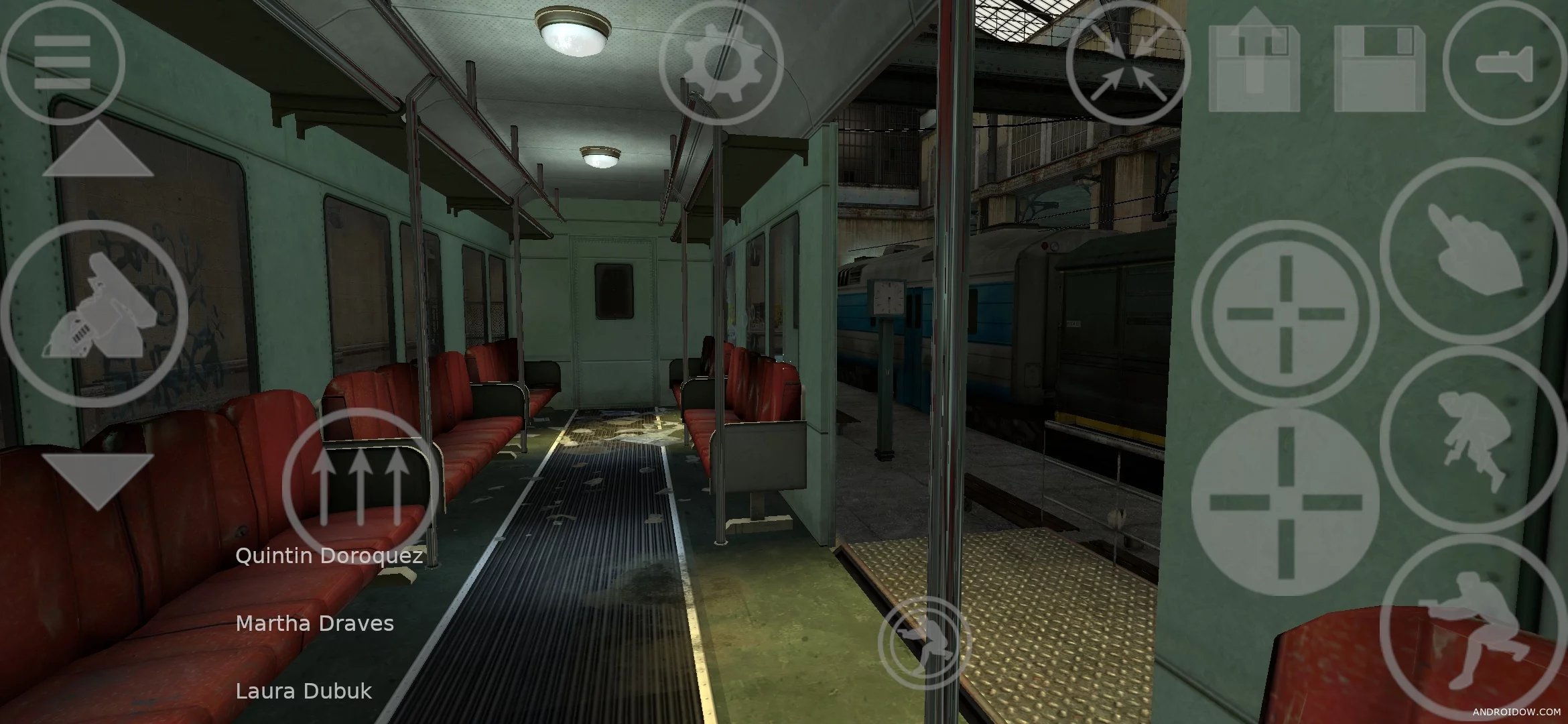This screenshot has width=1568, height=724.
Task: Tap crosshair button beside the jumping figure
Action: coord(1285,502)
